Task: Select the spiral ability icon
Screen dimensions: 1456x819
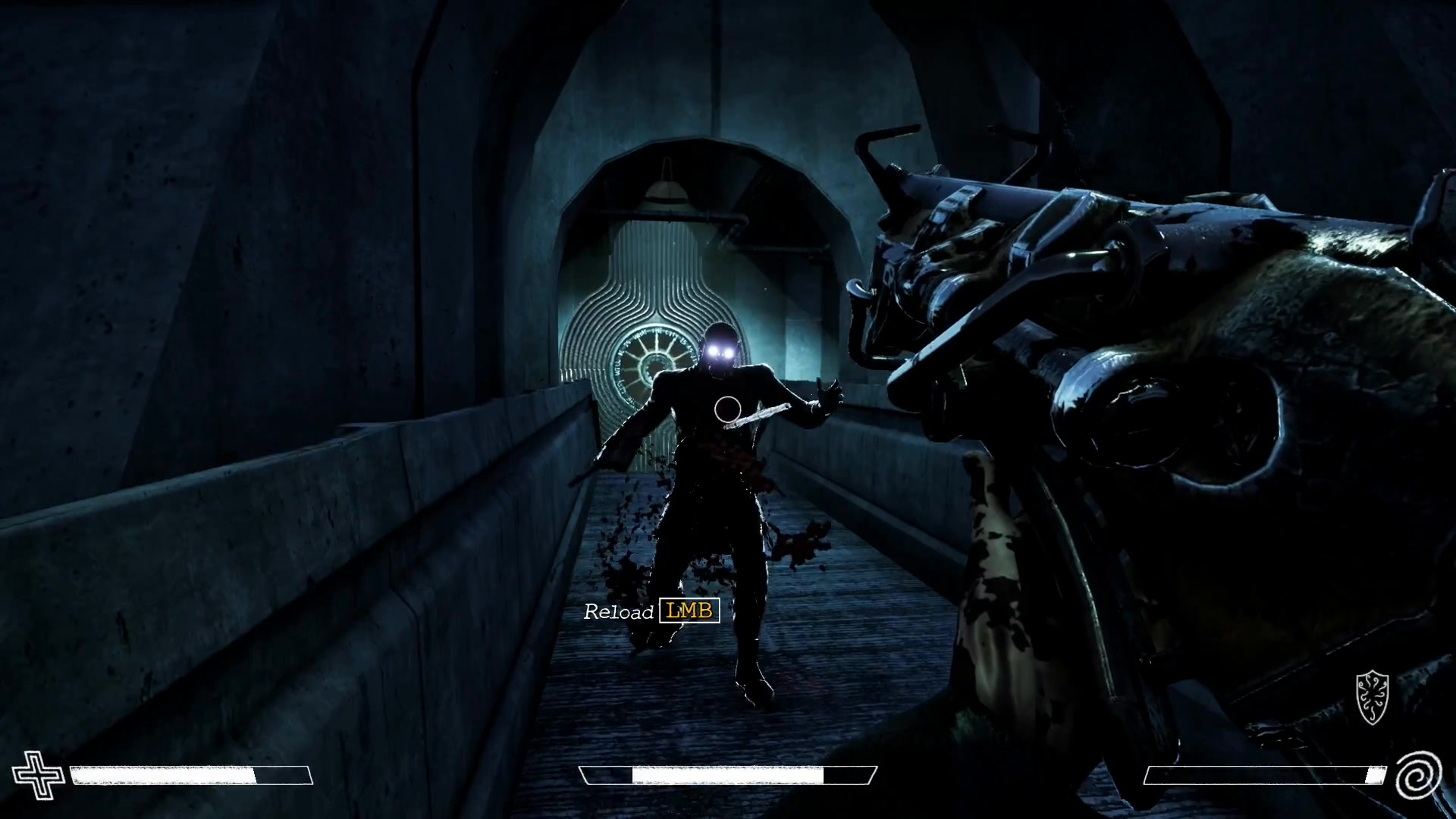Action: click(1418, 775)
